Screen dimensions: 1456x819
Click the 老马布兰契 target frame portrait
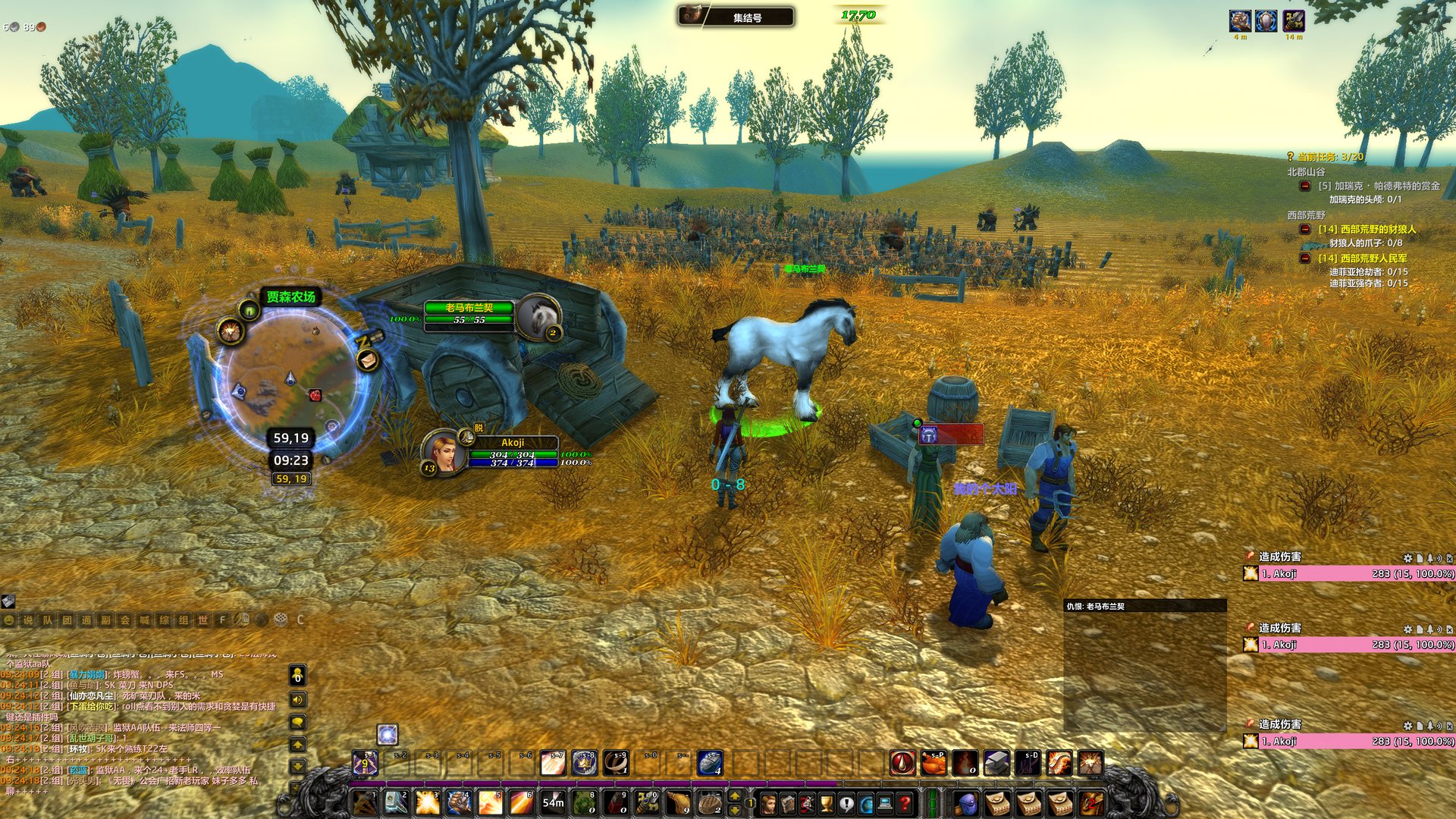tap(539, 316)
